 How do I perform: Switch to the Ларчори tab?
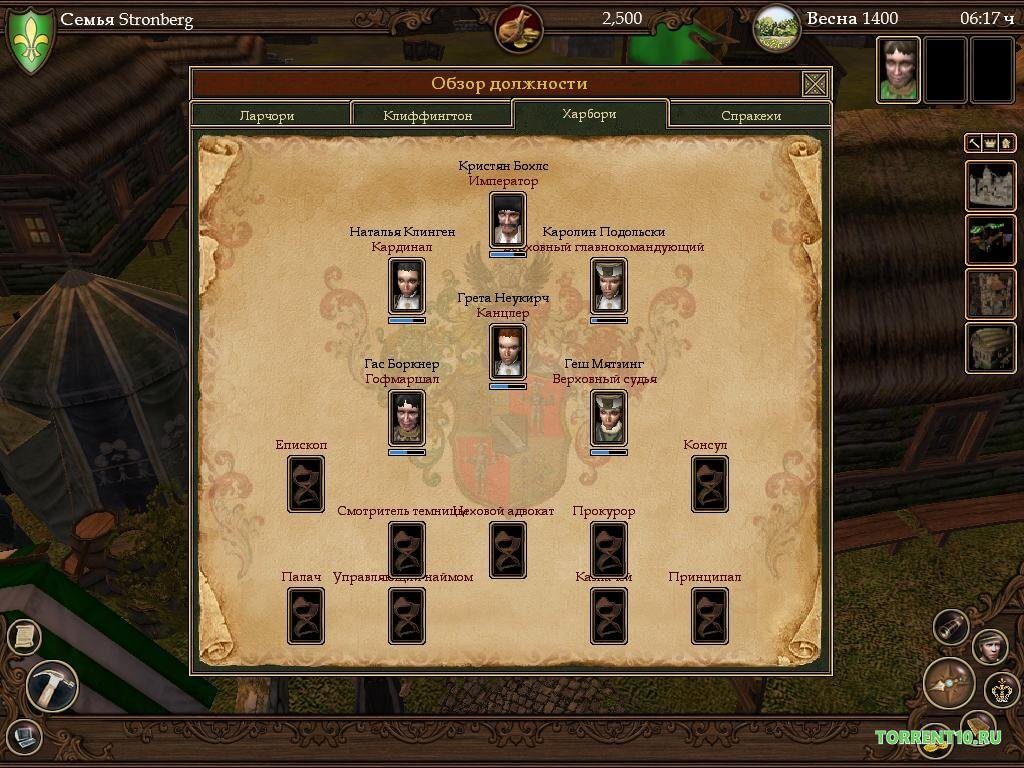click(x=267, y=115)
